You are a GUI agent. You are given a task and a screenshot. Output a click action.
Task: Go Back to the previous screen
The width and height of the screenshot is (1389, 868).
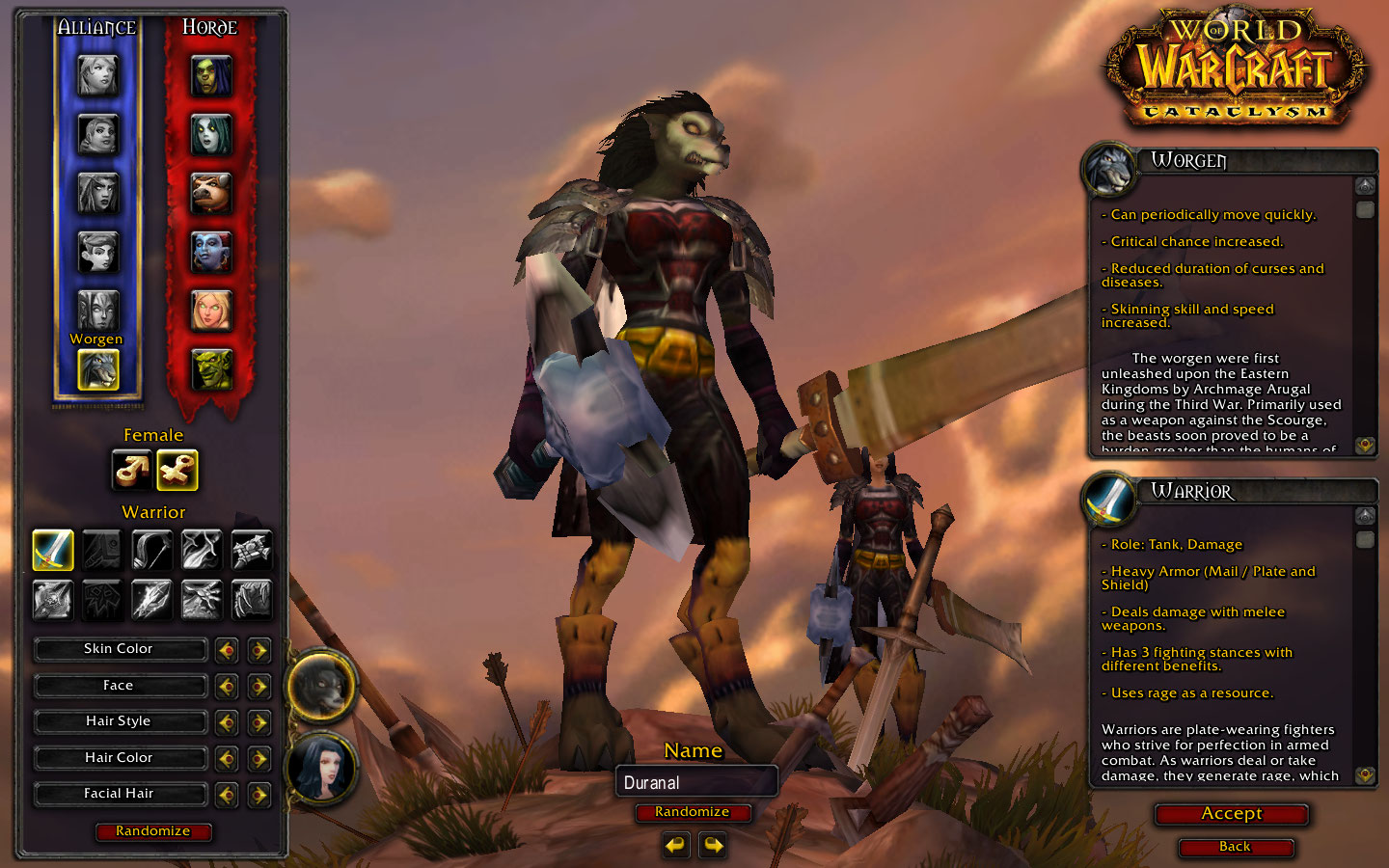pos(1235,847)
